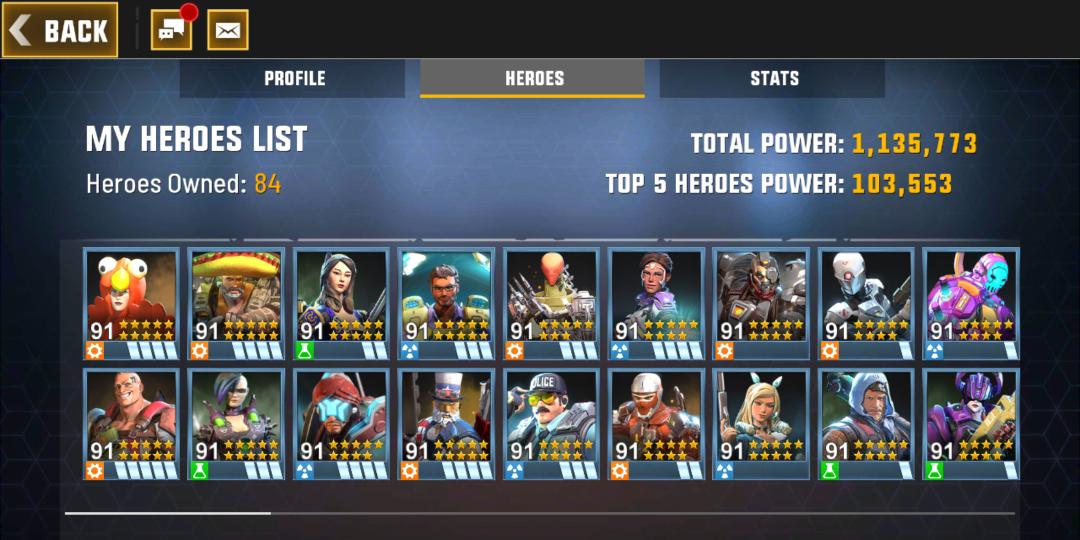Go back with the BACK button
1080x540 pixels.
point(60,30)
